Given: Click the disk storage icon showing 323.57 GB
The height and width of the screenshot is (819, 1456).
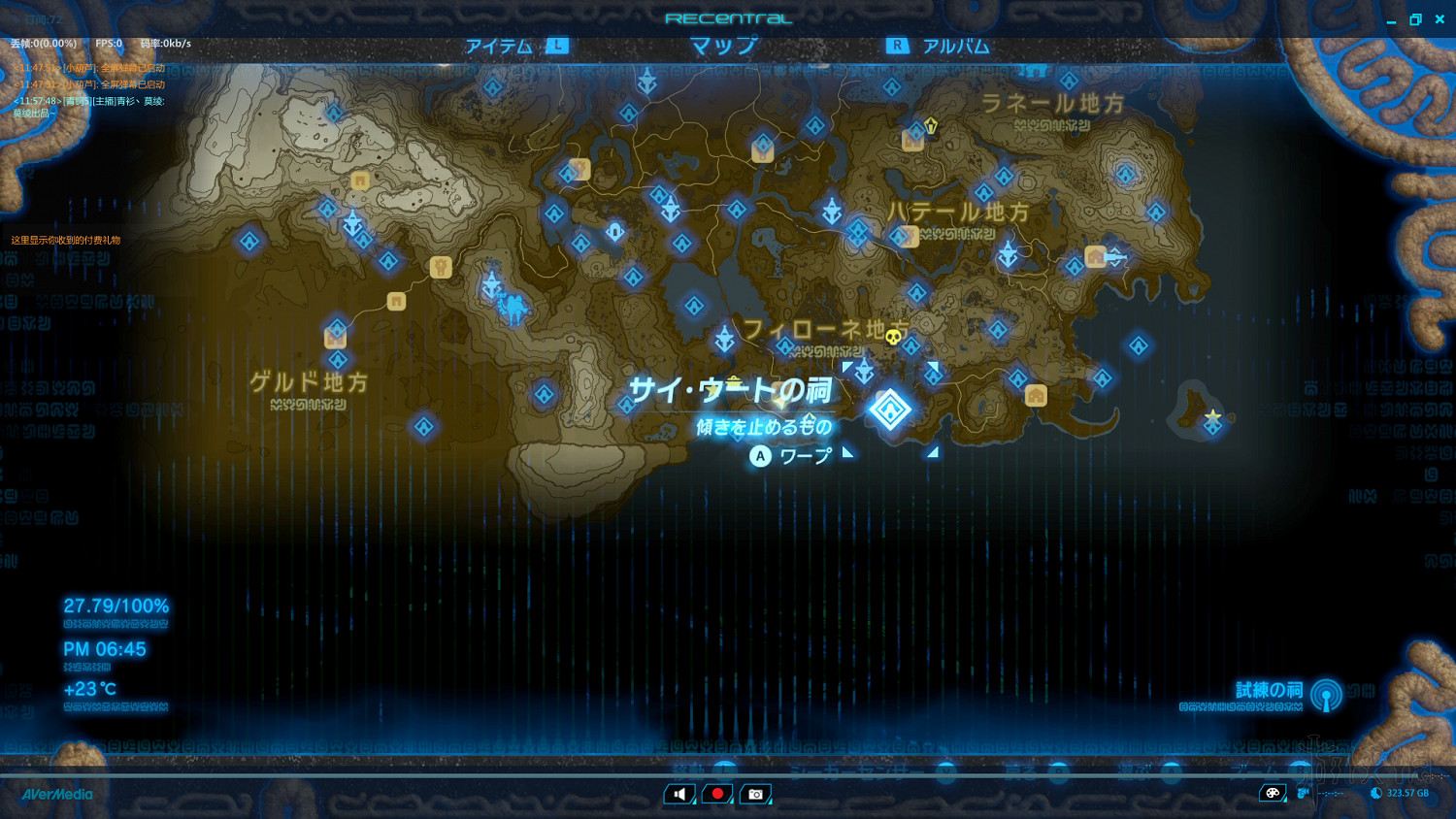Looking at the screenshot, I should click(x=1374, y=793).
